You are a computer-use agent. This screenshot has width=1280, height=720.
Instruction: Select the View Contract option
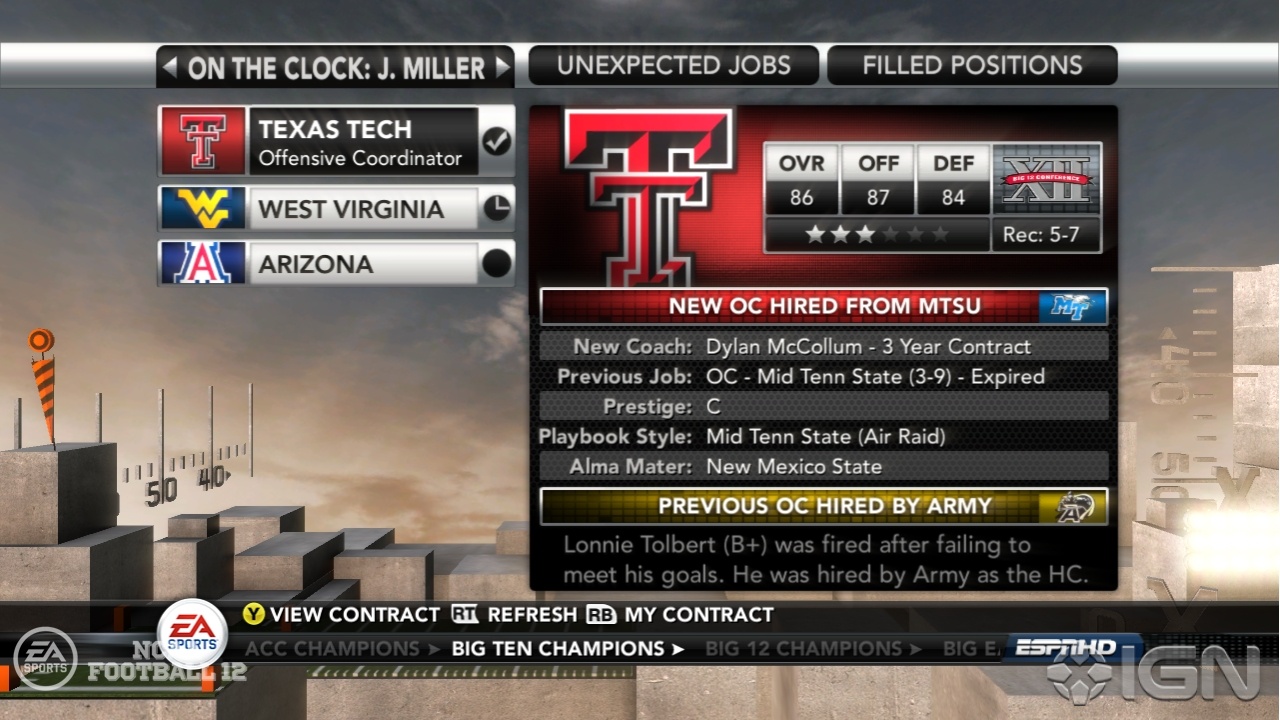(x=342, y=615)
